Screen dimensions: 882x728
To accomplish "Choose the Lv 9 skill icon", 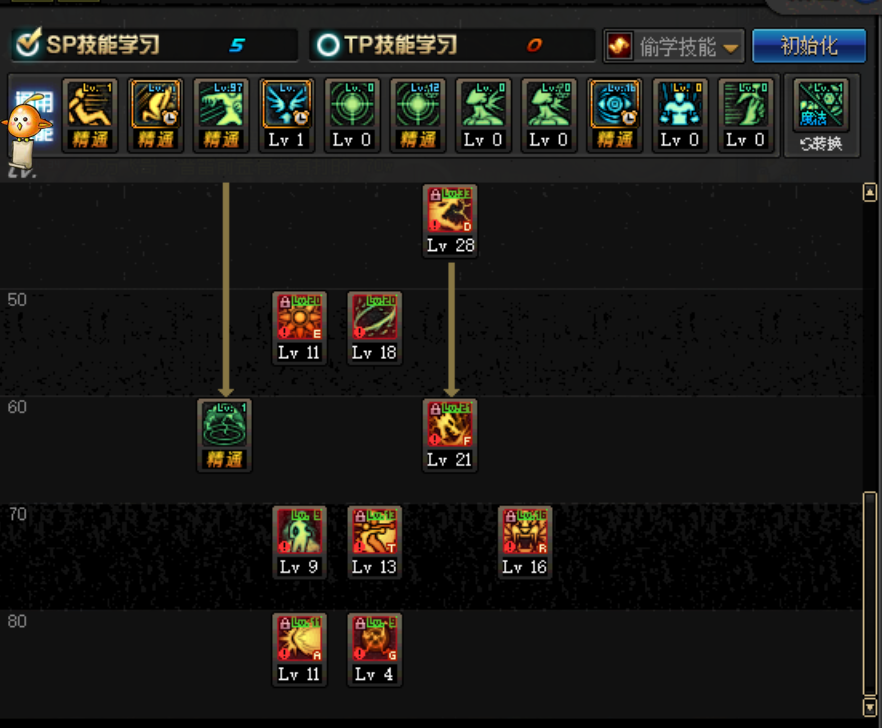I will click(x=299, y=533).
